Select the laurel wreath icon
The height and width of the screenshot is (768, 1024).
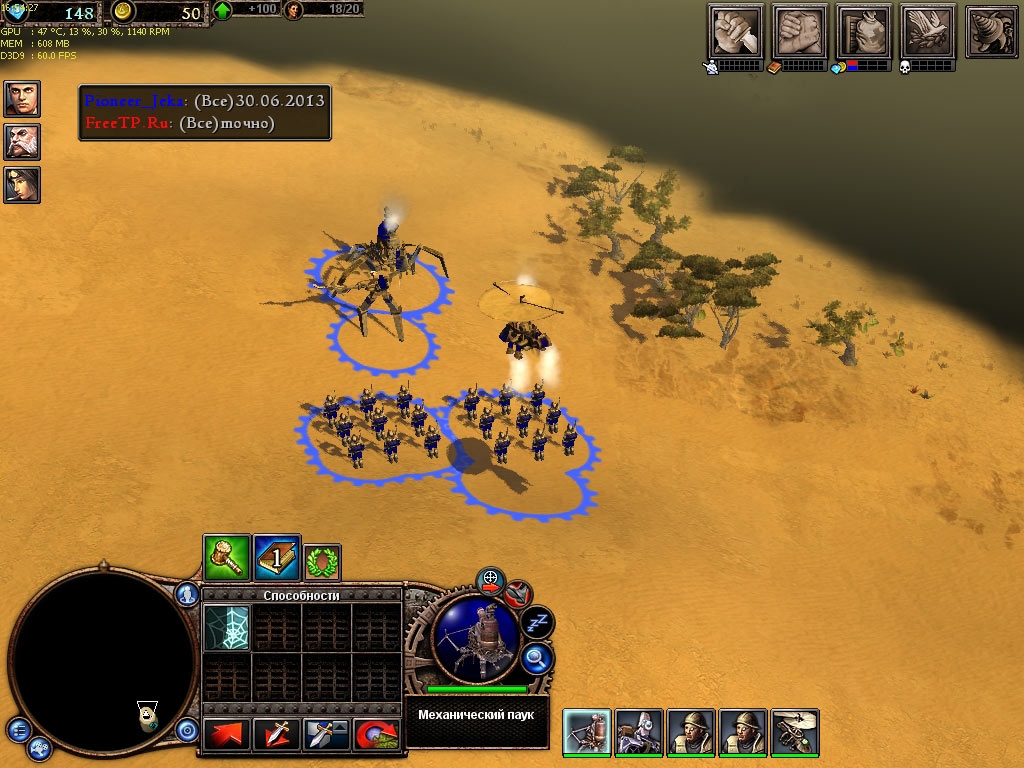pyautogui.click(x=323, y=563)
